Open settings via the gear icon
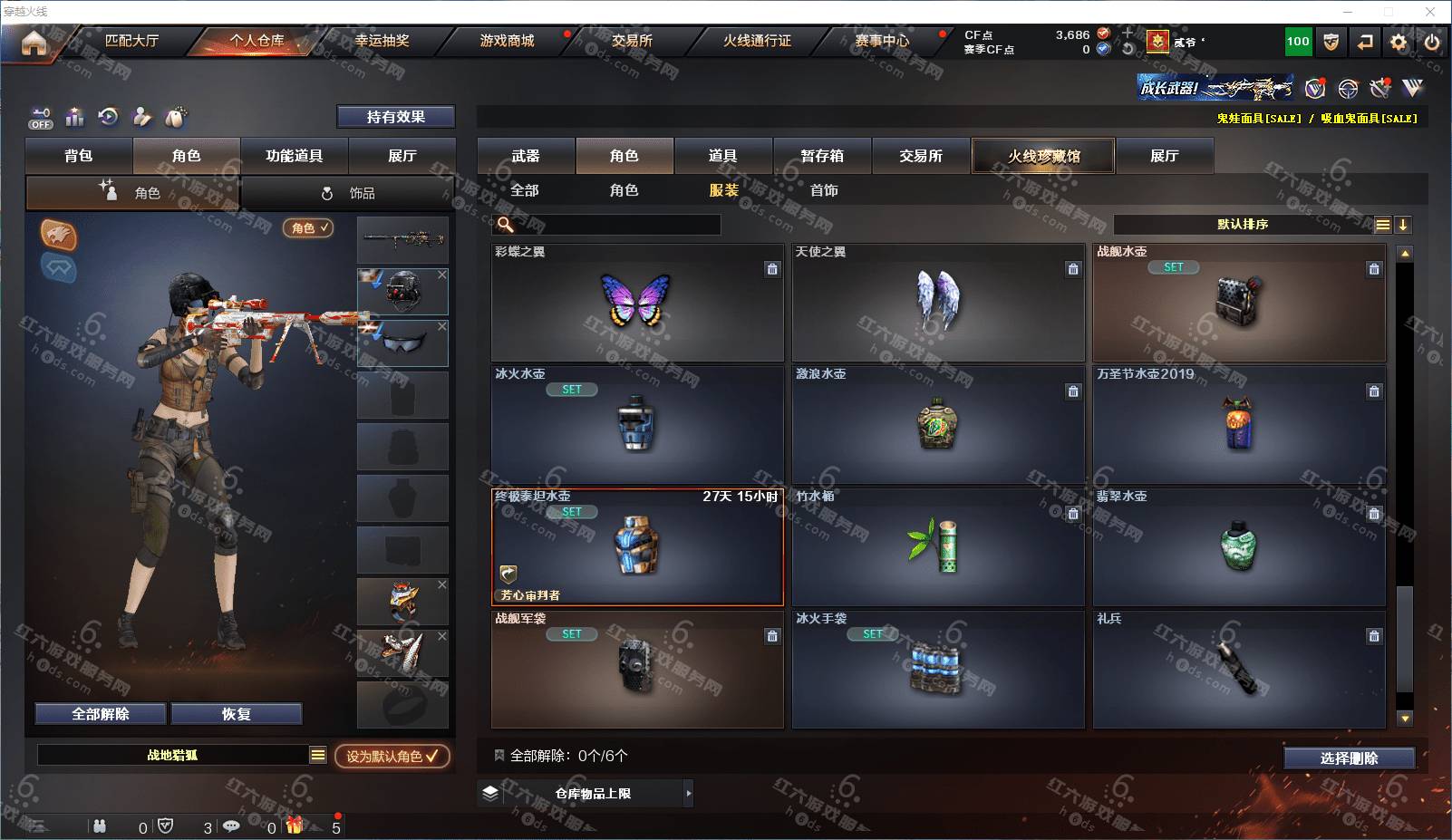This screenshot has width=1452, height=840. 1399,42
